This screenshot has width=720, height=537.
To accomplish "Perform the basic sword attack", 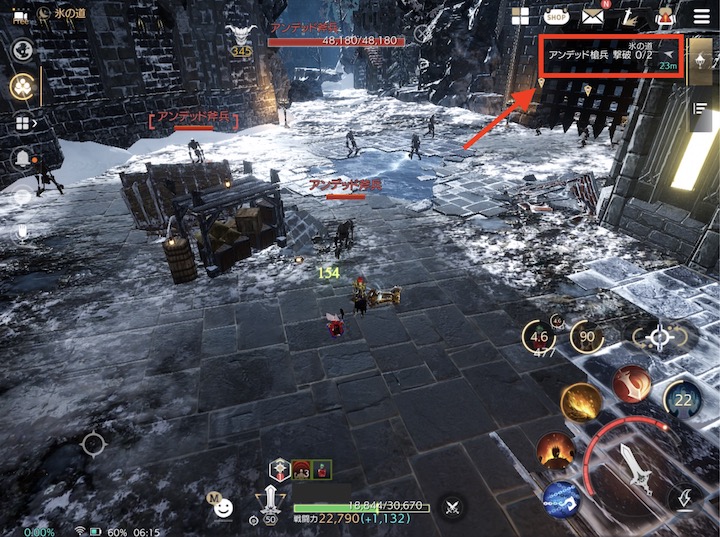I will click(x=633, y=465).
